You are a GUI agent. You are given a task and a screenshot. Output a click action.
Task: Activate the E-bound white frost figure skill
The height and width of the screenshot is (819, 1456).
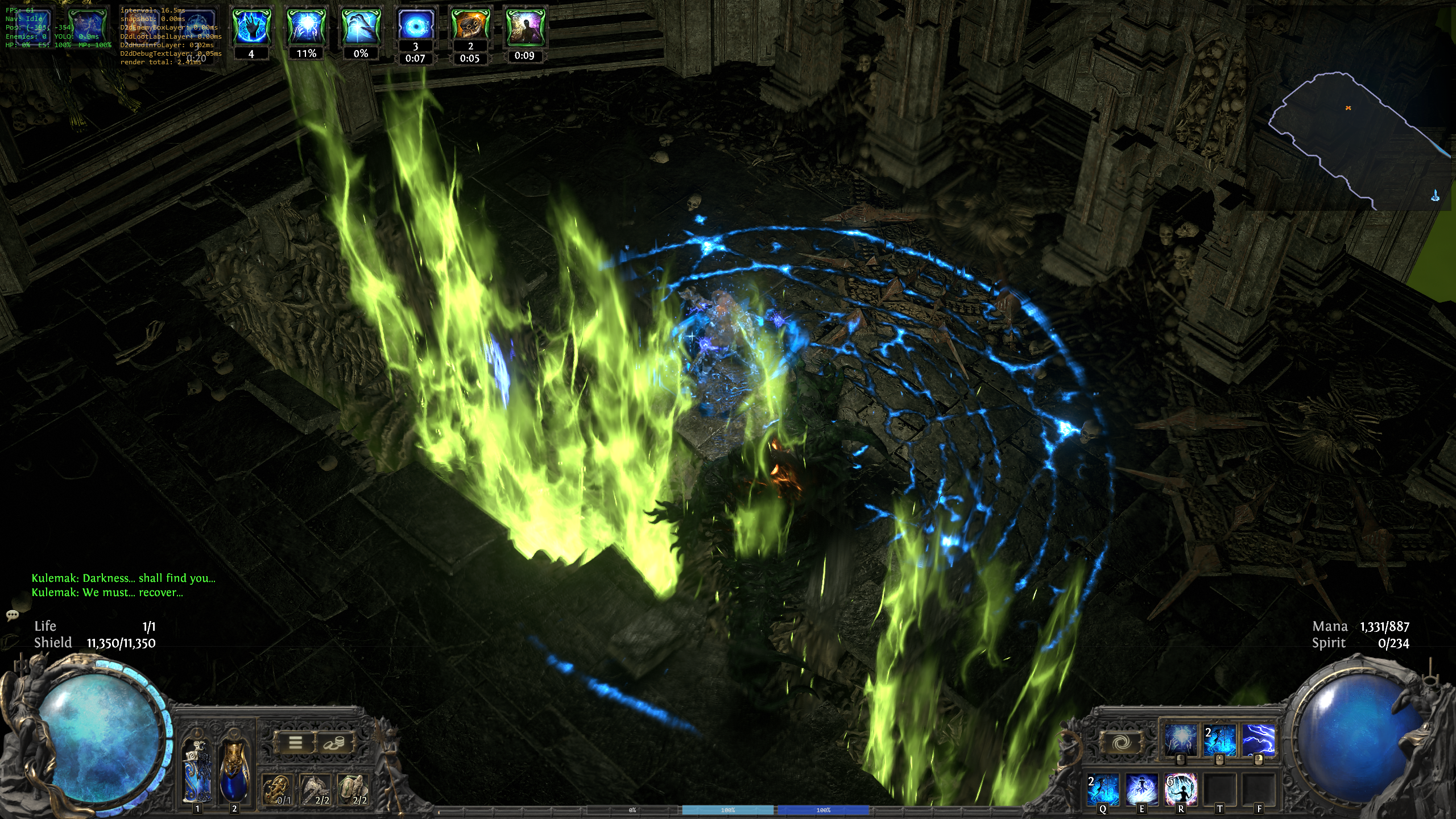point(1142,789)
